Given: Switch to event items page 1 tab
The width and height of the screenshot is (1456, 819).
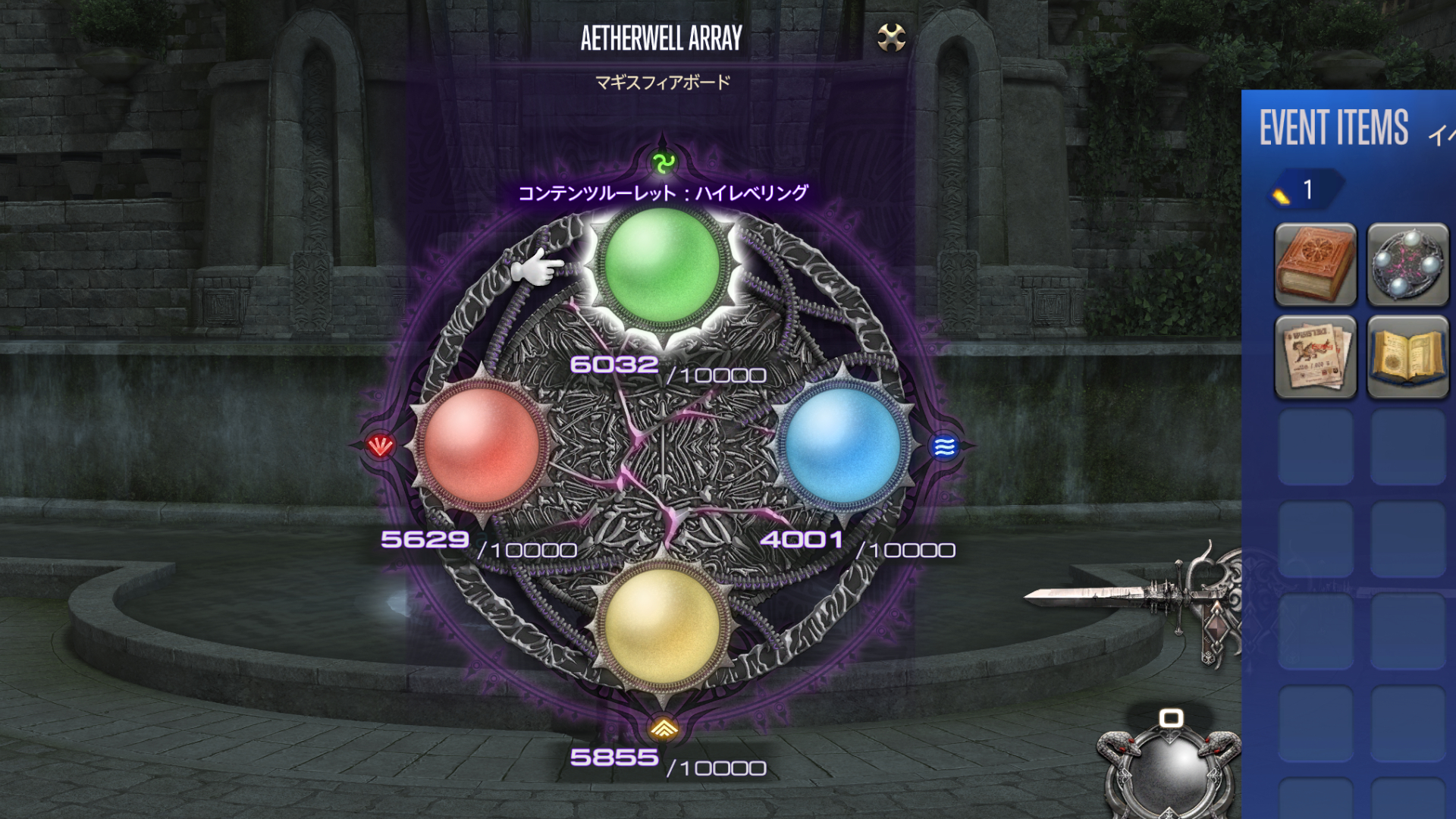Looking at the screenshot, I should pos(1306,190).
